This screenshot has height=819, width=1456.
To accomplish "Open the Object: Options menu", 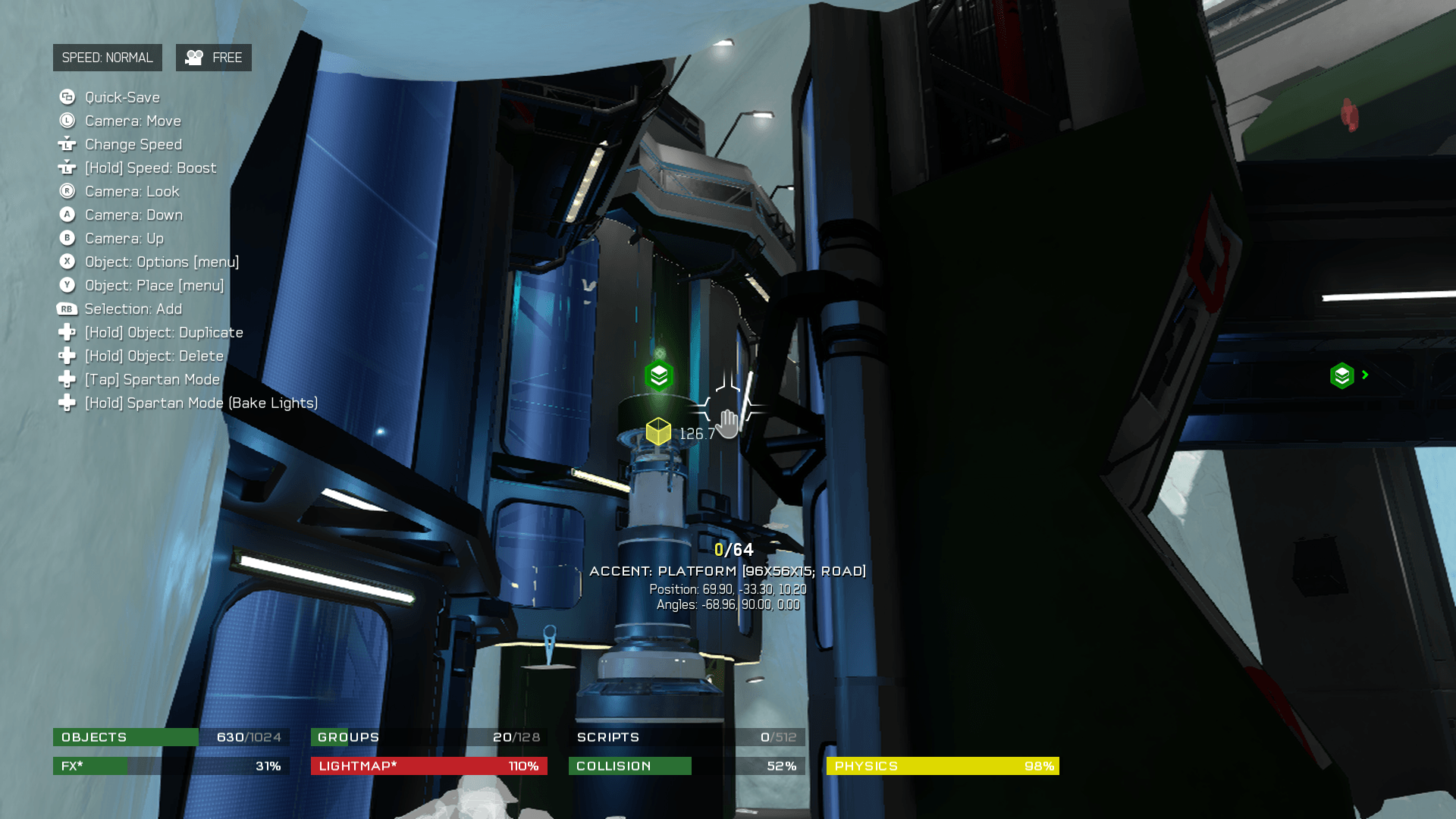I will pyautogui.click(x=161, y=262).
